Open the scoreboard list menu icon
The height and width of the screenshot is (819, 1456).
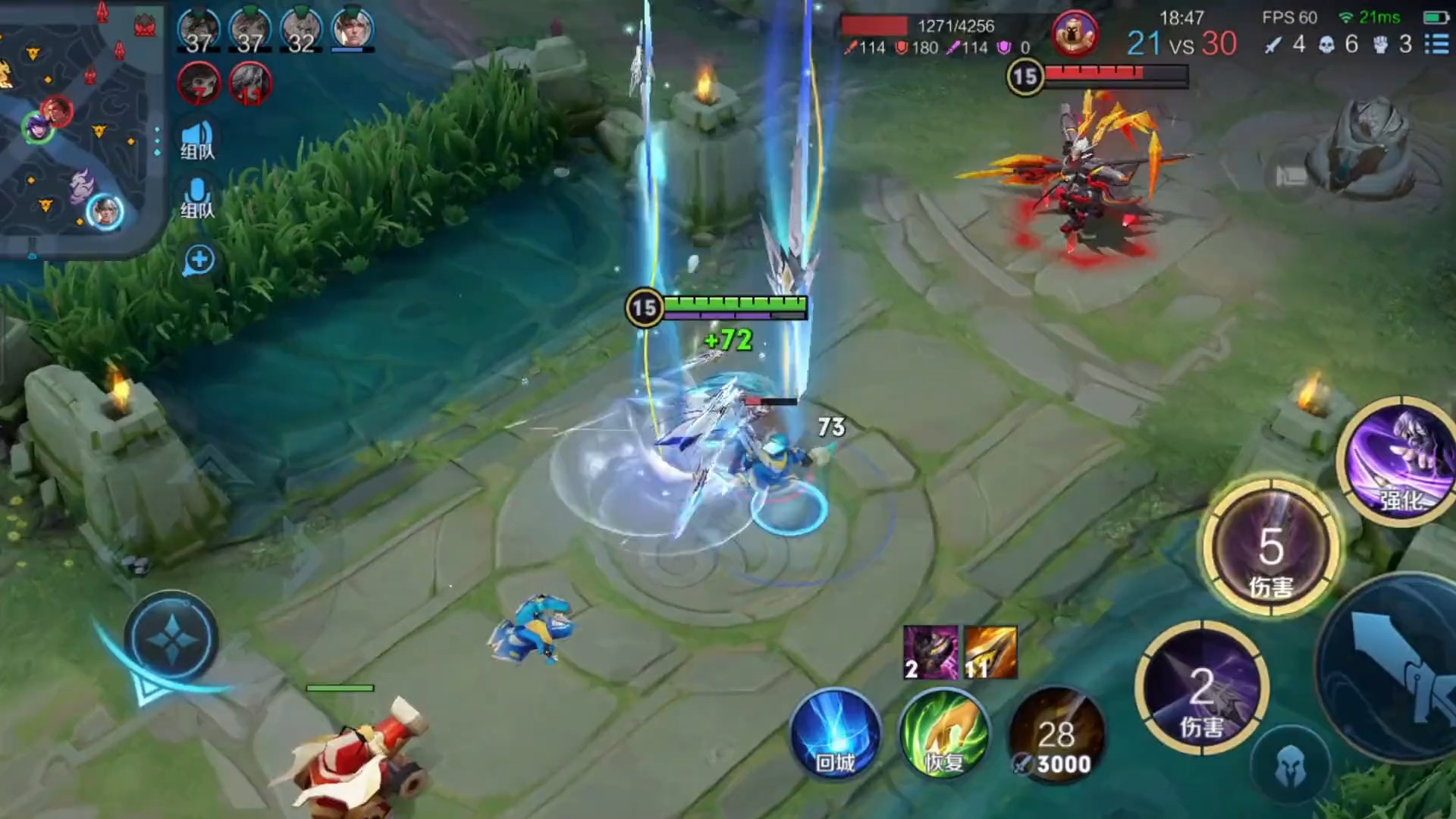pyautogui.click(x=1436, y=44)
